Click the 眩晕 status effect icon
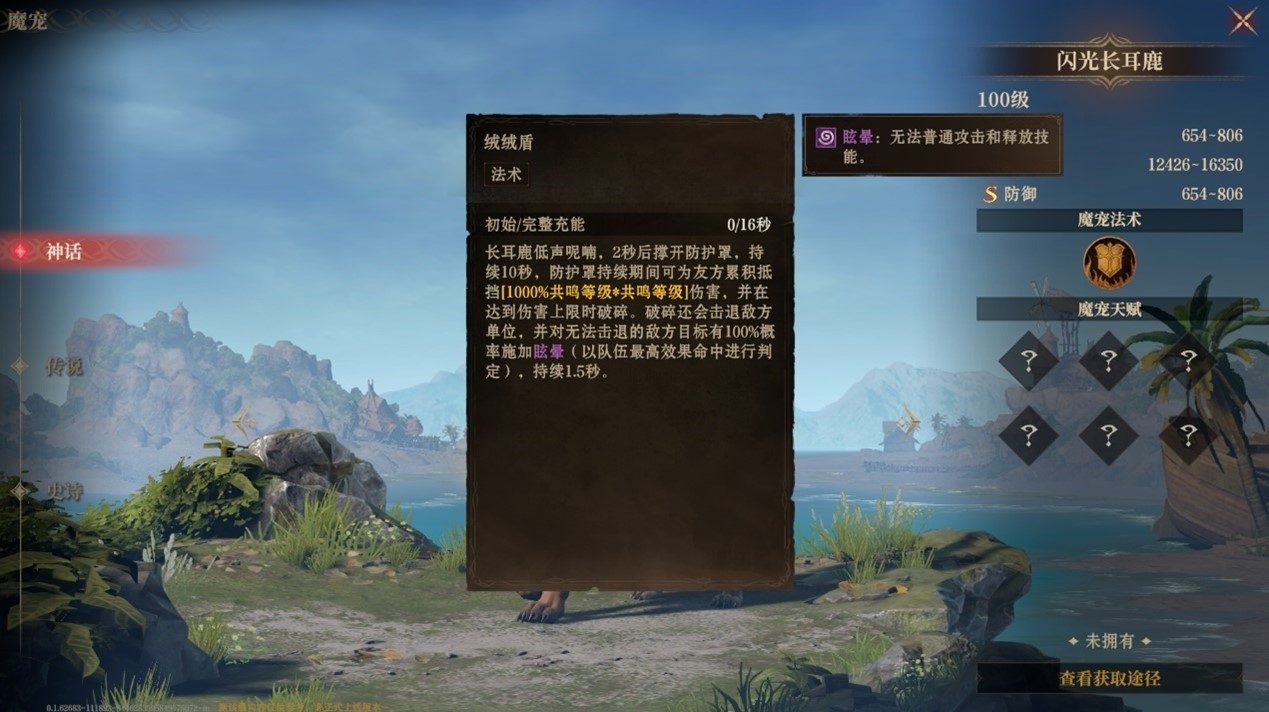The height and width of the screenshot is (712, 1269). click(x=826, y=138)
